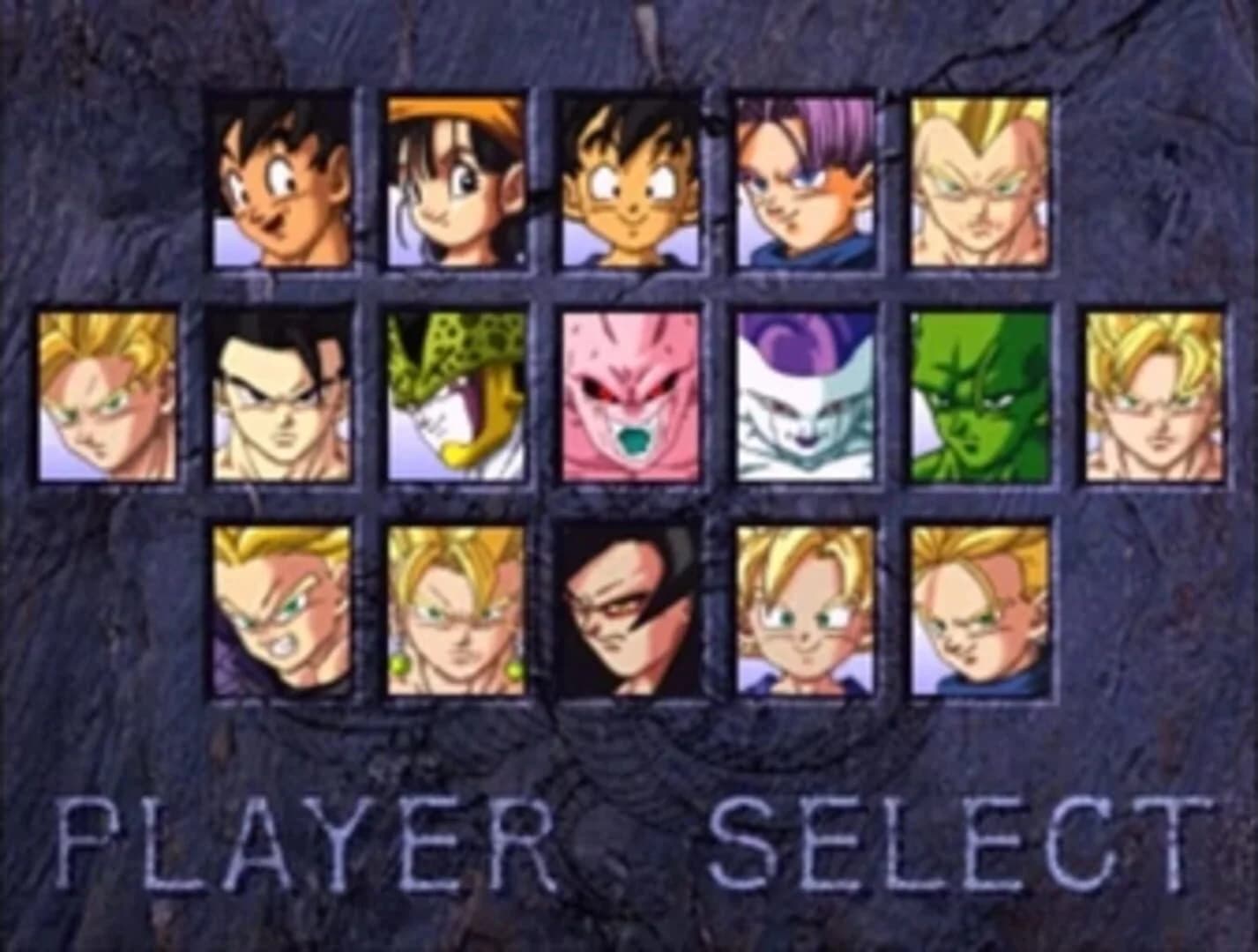Image resolution: width=1258 pixels, height=952 pixels.
Task: Select Frieza's final form portrait
Action: pos(802,397)
